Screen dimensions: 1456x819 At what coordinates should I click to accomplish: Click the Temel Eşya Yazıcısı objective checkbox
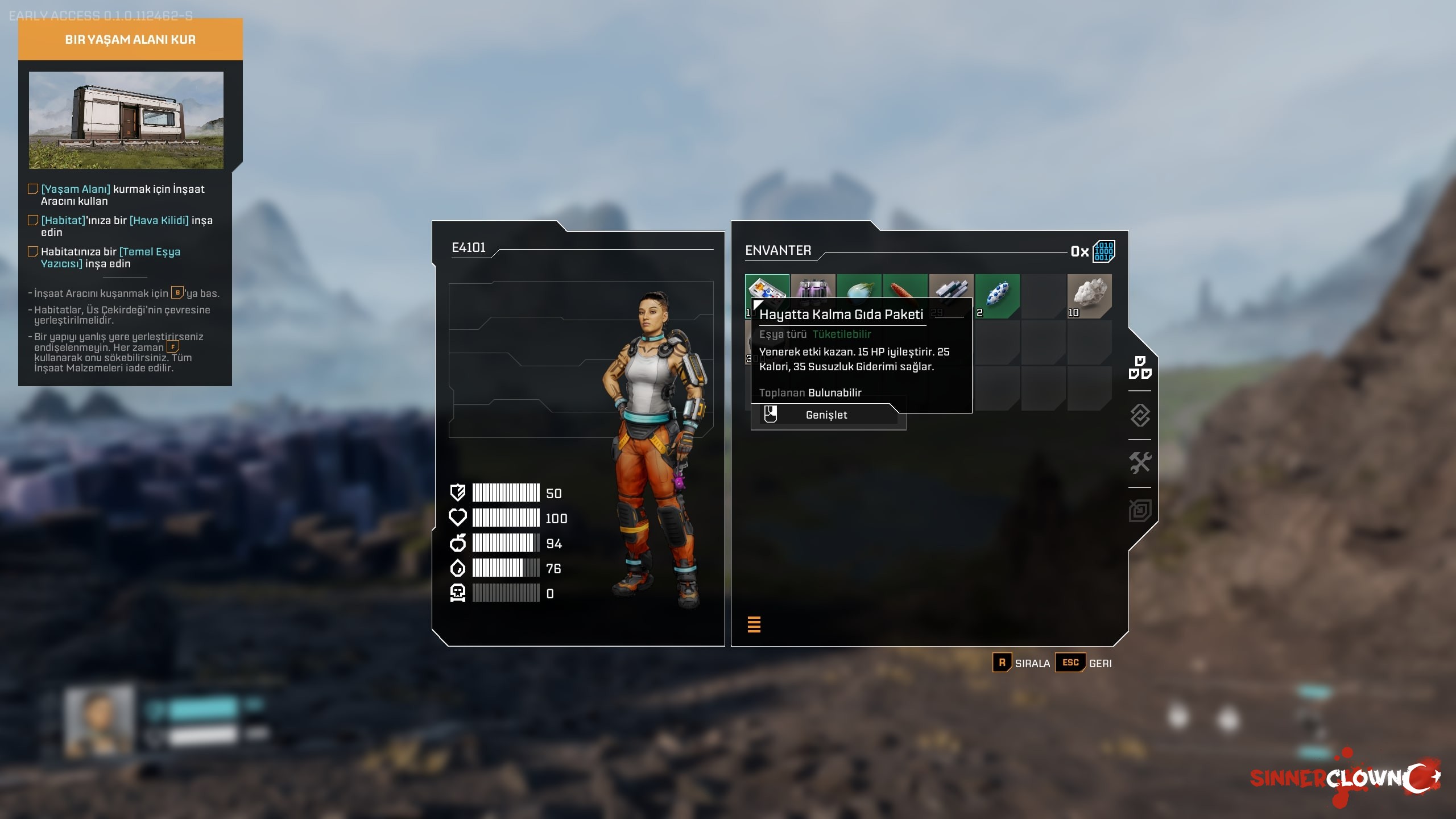(x=33, y=251)
